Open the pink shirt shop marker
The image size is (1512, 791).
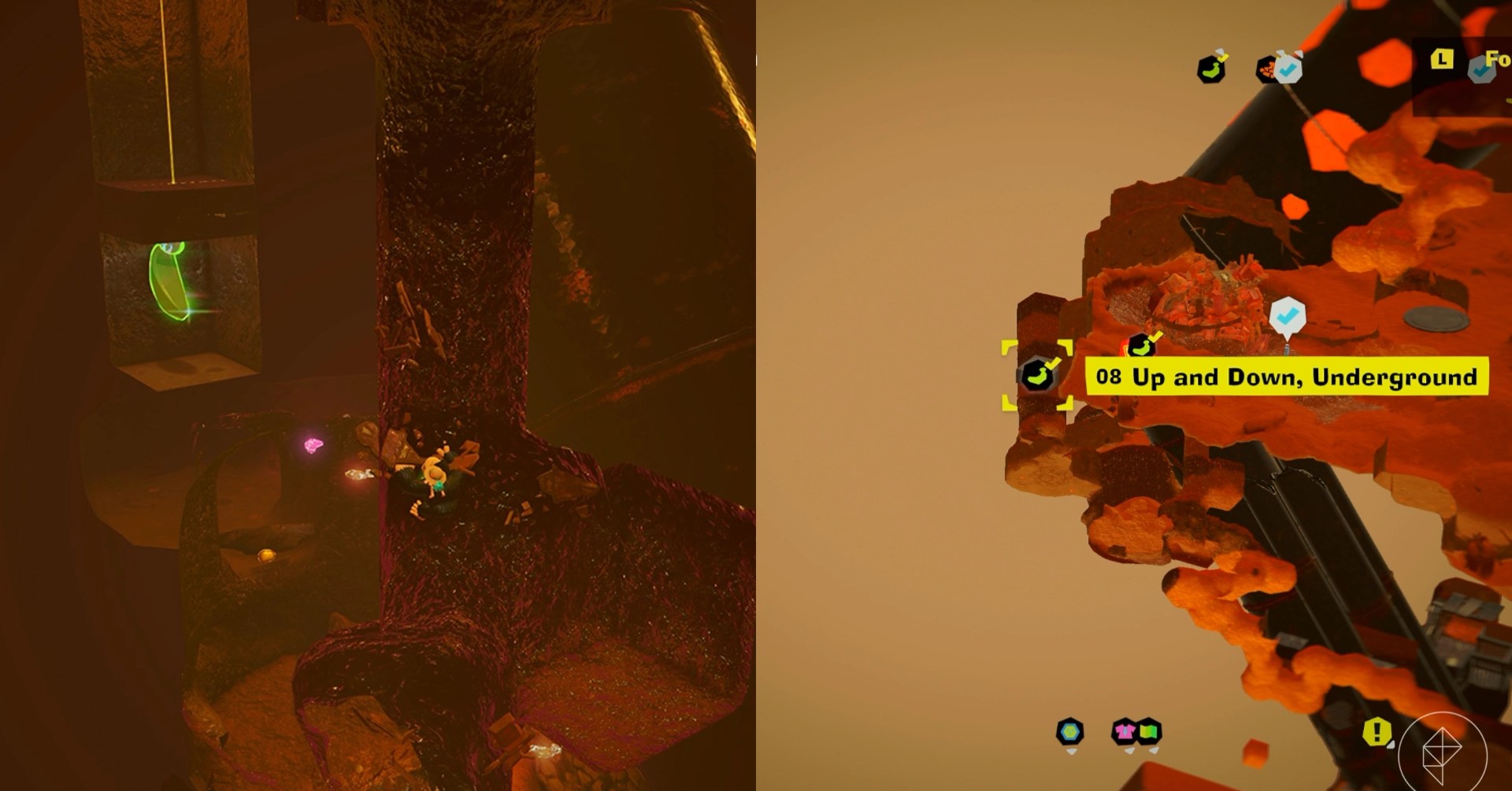(1125, 732)
